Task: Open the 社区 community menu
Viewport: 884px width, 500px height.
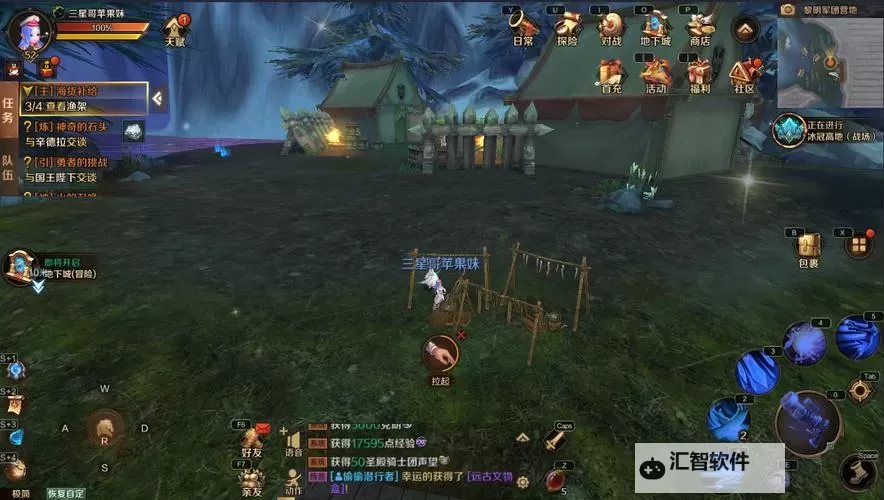Action: [743, 74]
